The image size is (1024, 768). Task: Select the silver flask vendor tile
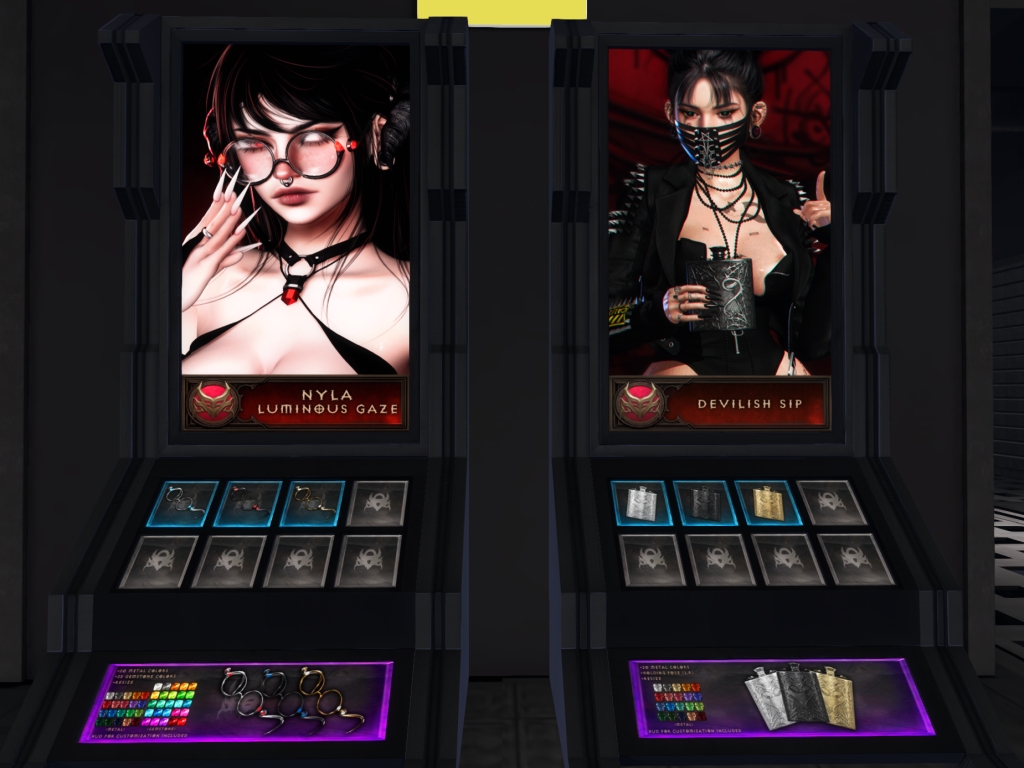tap(642, 503)
